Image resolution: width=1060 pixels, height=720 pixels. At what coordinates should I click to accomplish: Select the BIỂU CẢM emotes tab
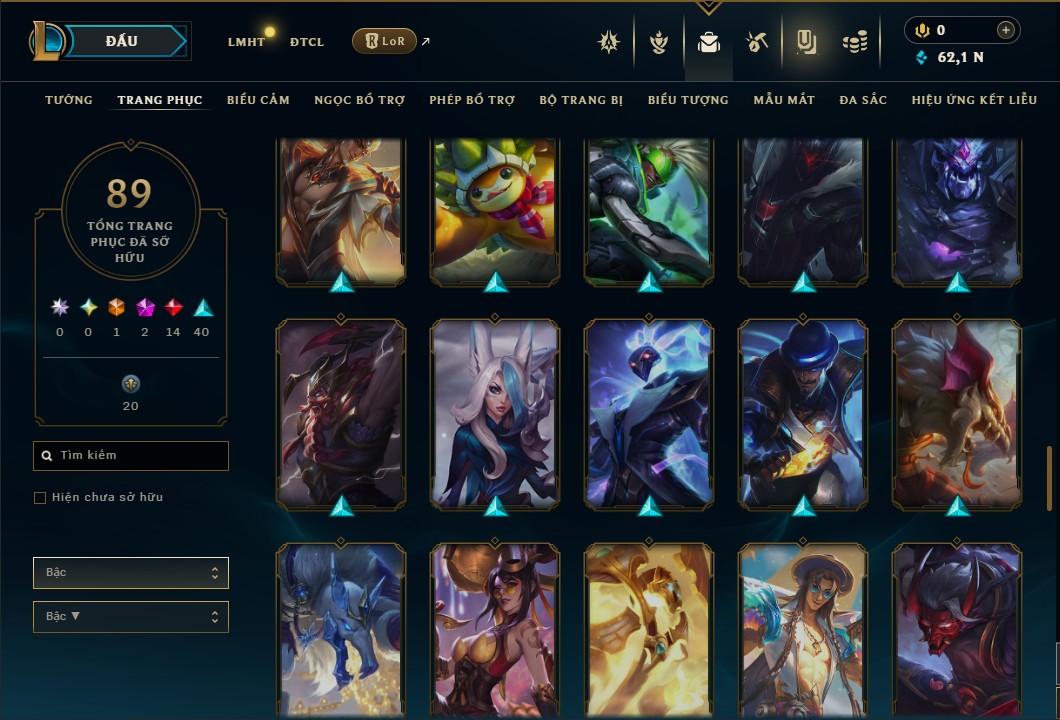click(258, 100)
